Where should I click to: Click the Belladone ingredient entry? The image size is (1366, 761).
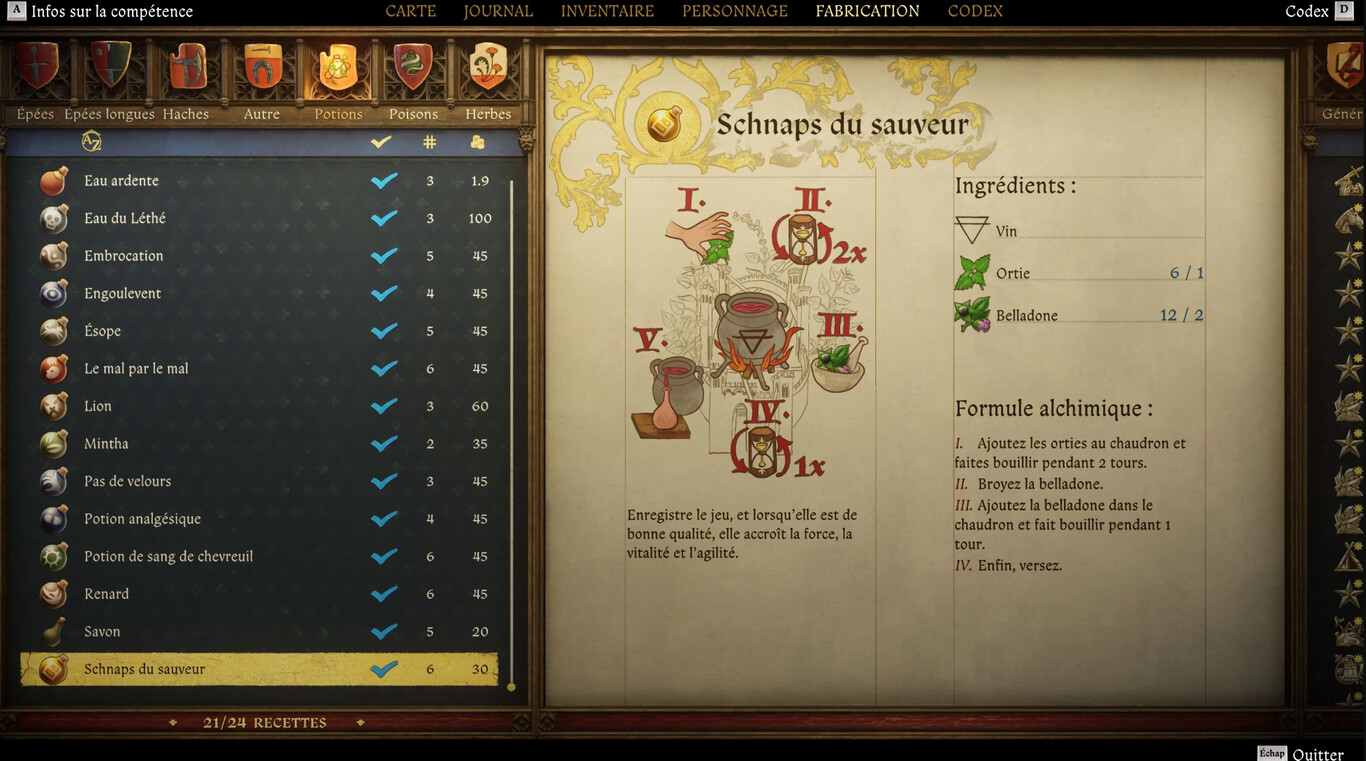[x=1029, y=315]
